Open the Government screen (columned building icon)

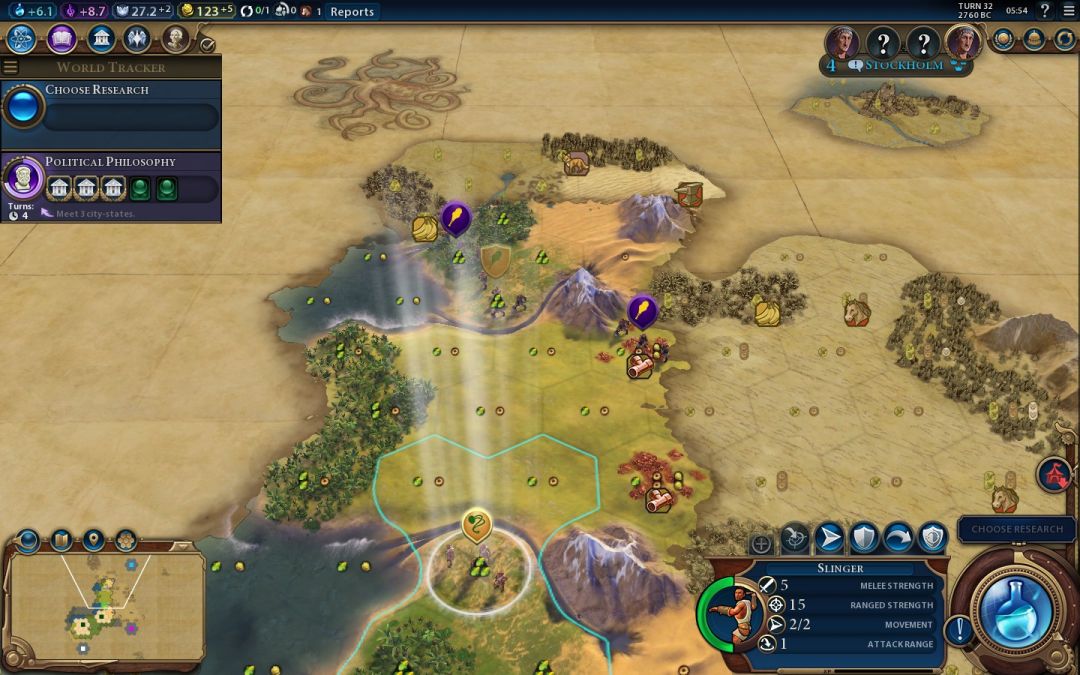tap(100, 39)
